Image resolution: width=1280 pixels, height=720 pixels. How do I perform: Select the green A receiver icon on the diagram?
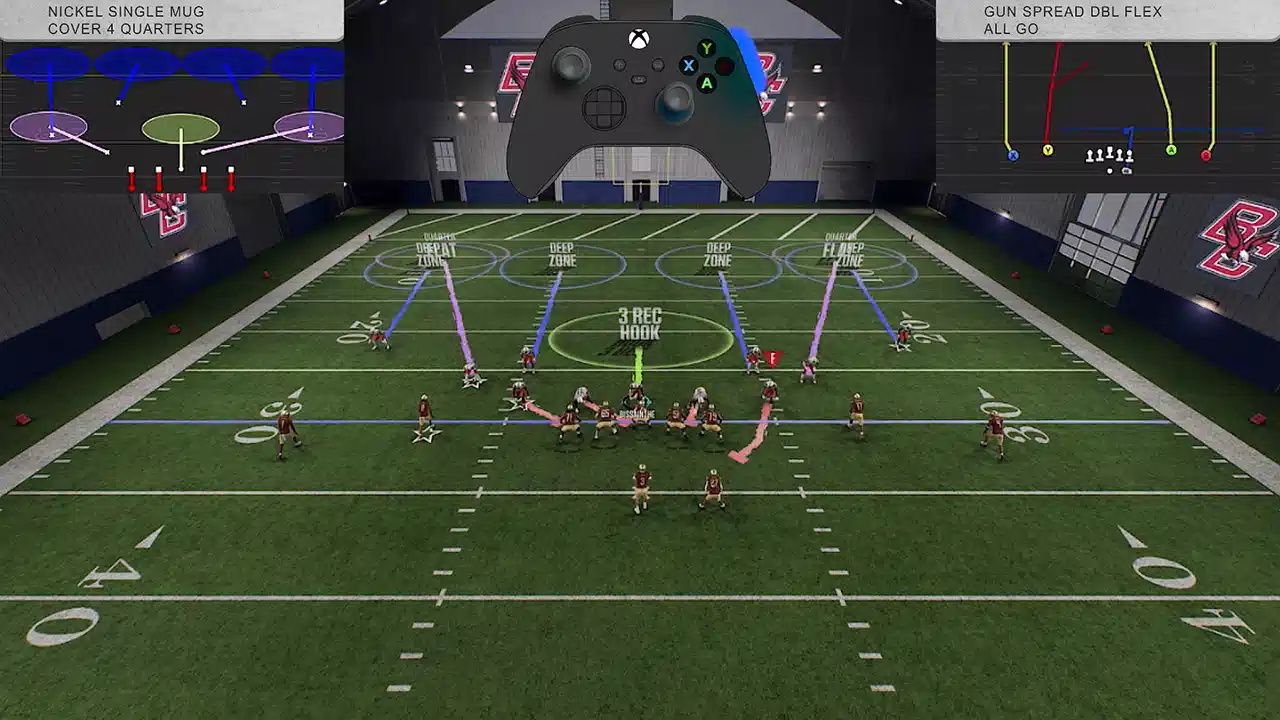click(x=1171, y=150)
